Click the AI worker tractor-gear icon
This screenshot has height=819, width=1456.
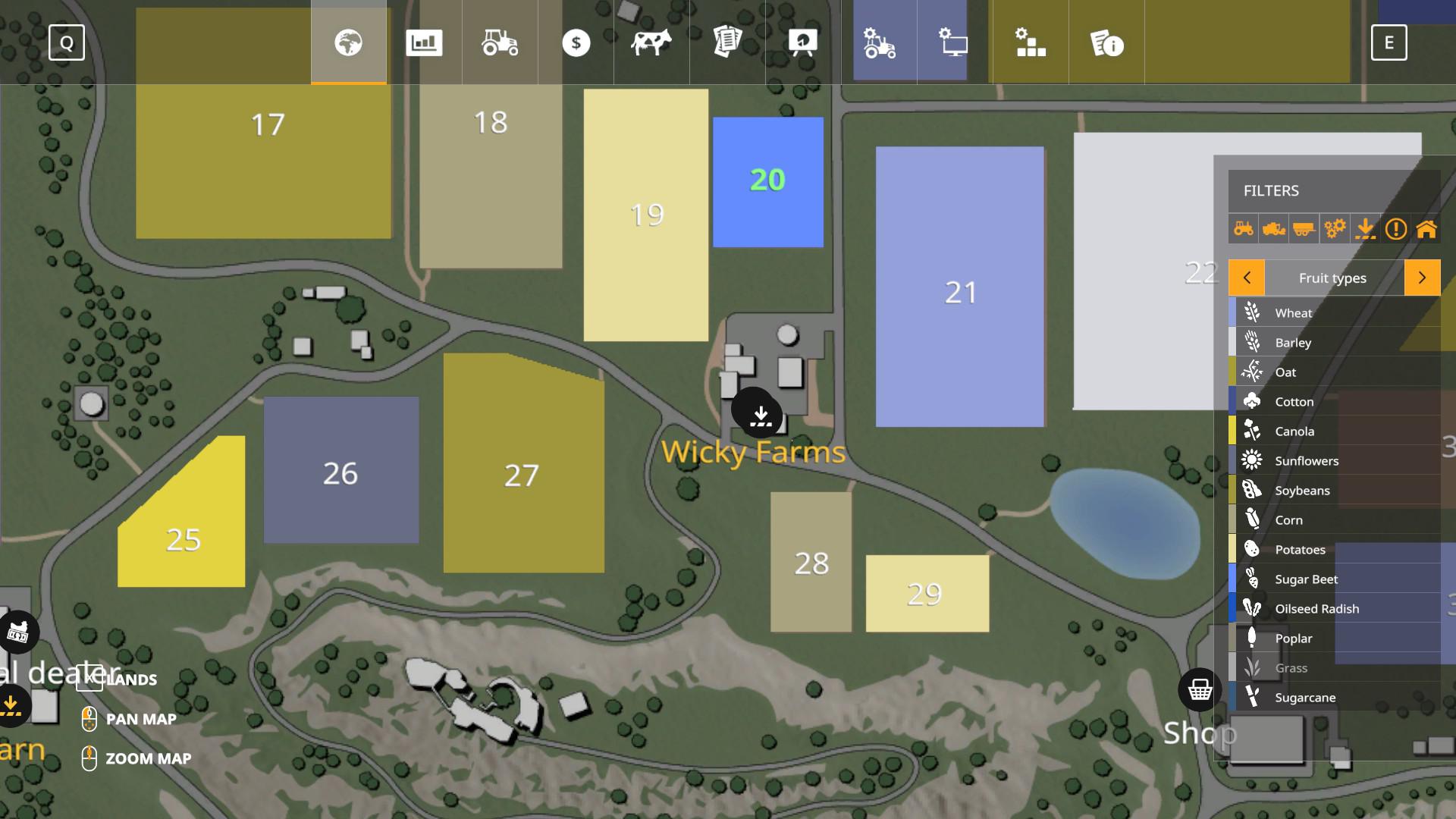(x=878, y=43)
